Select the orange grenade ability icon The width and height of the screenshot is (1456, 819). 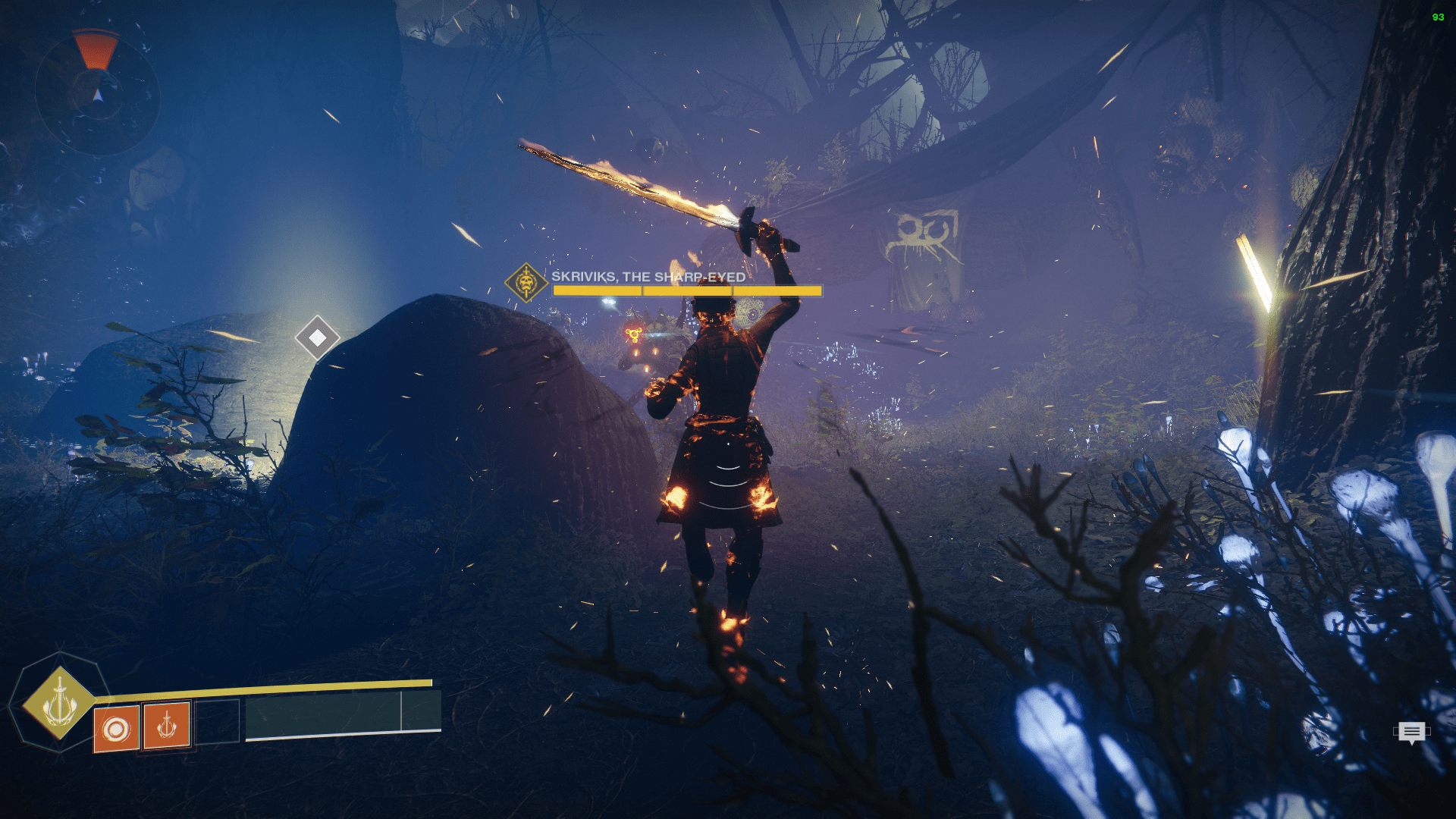pyautogui.click(x=116, y=730)
